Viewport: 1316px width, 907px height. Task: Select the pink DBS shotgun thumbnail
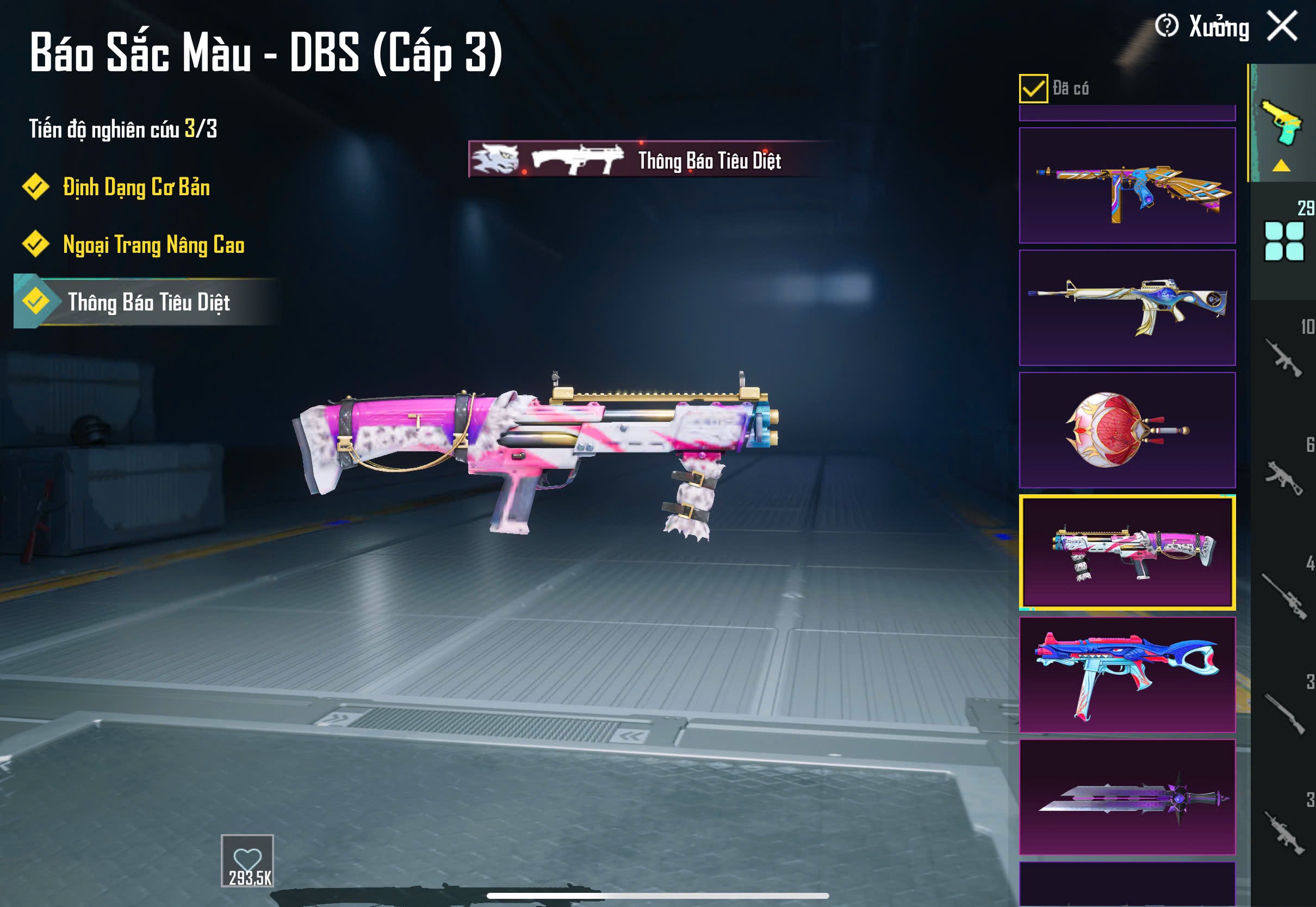coord(1127,552)
